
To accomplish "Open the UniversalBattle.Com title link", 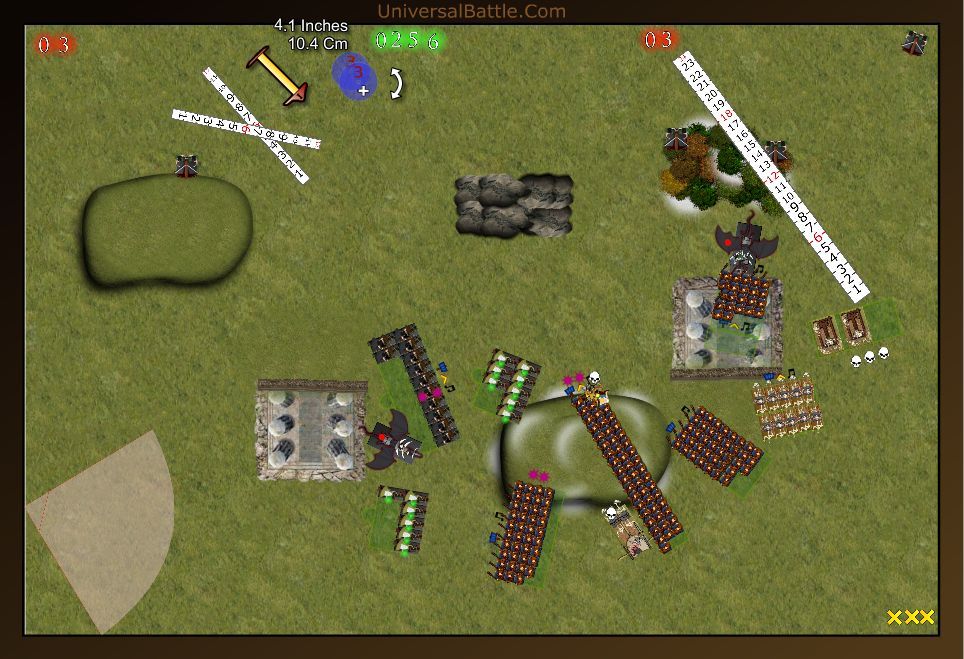I will coord(471,12).
